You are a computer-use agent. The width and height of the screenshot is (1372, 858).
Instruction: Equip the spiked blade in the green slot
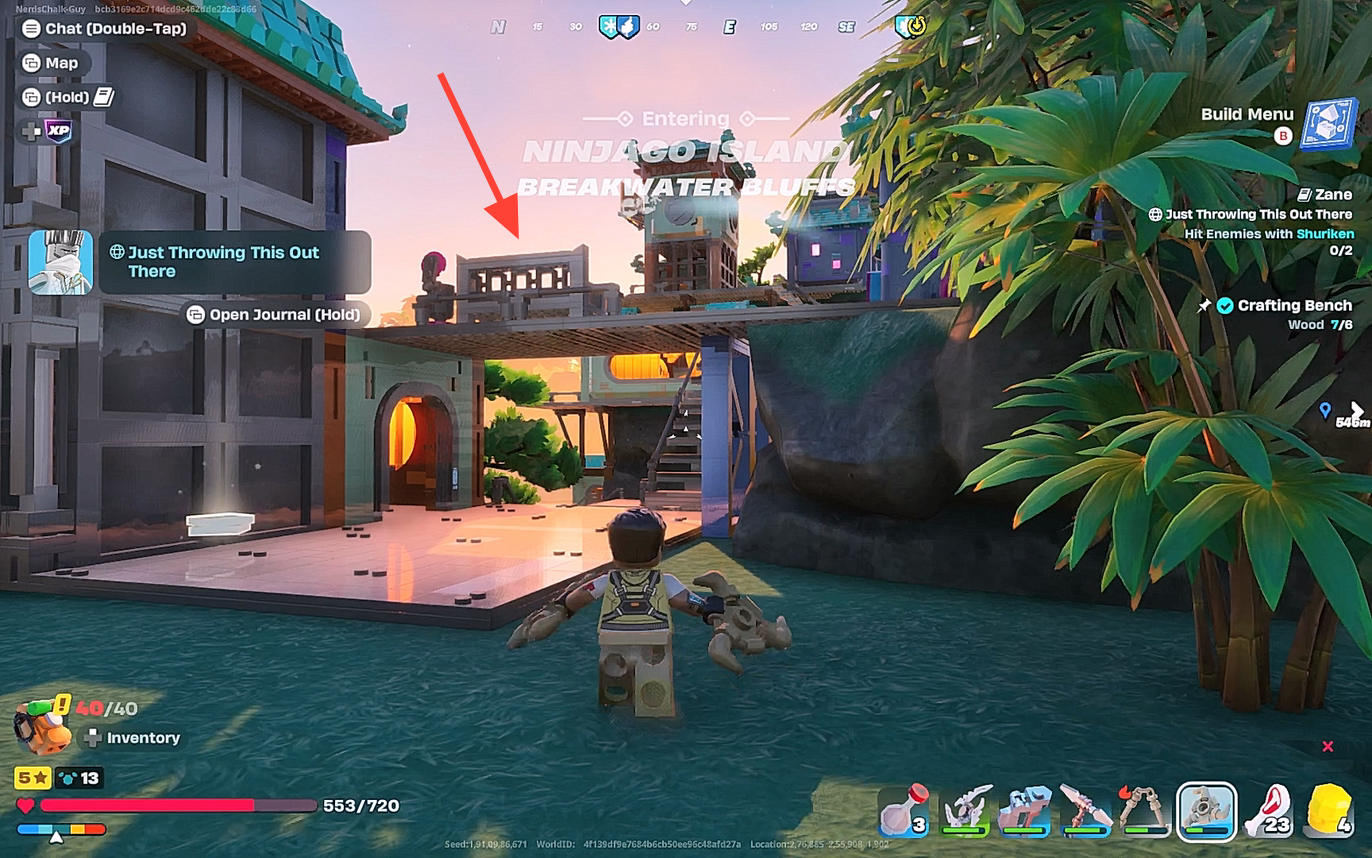click(965, 809)
